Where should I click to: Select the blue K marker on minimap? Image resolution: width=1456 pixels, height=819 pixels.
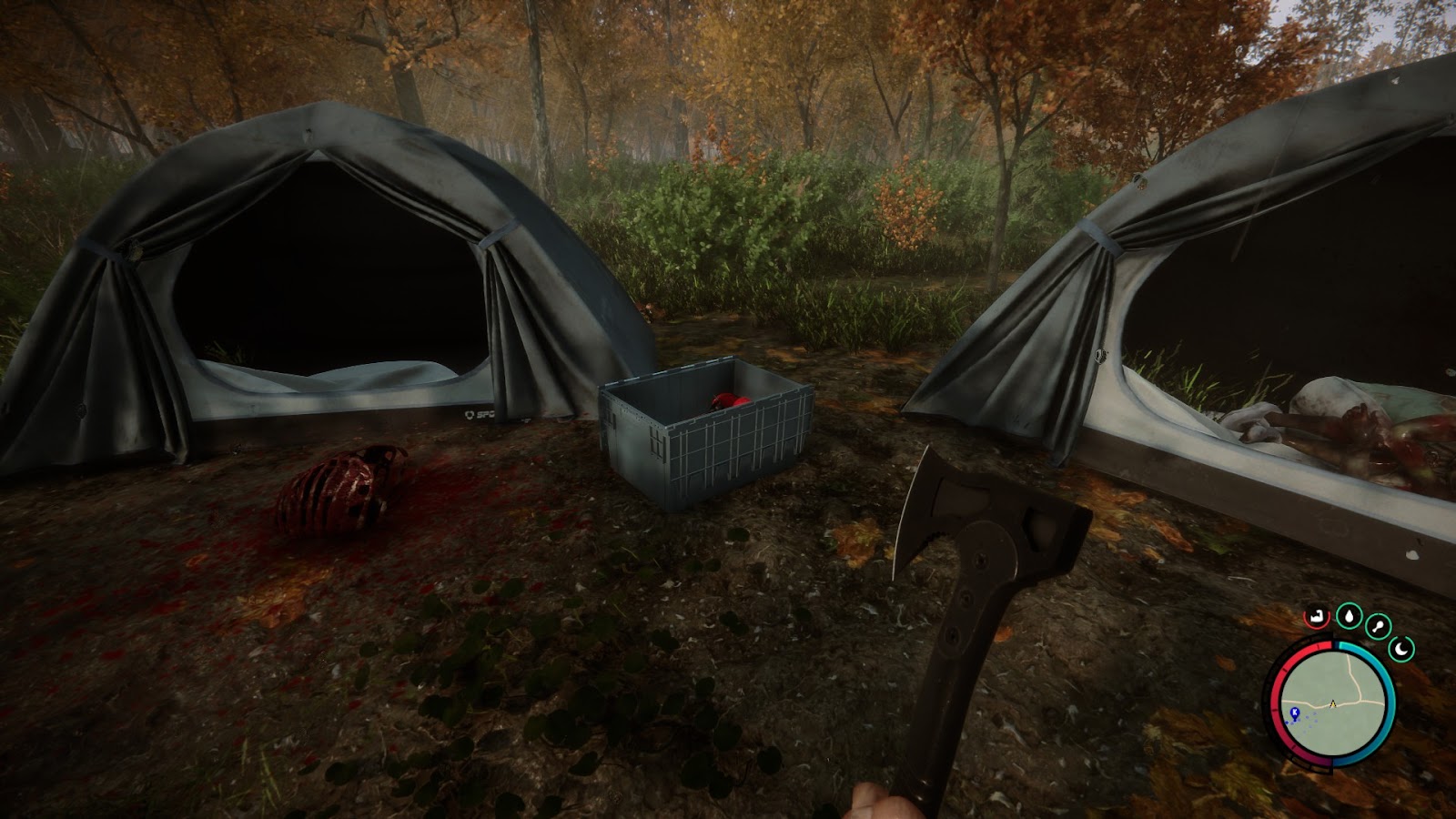(1295, 712)
